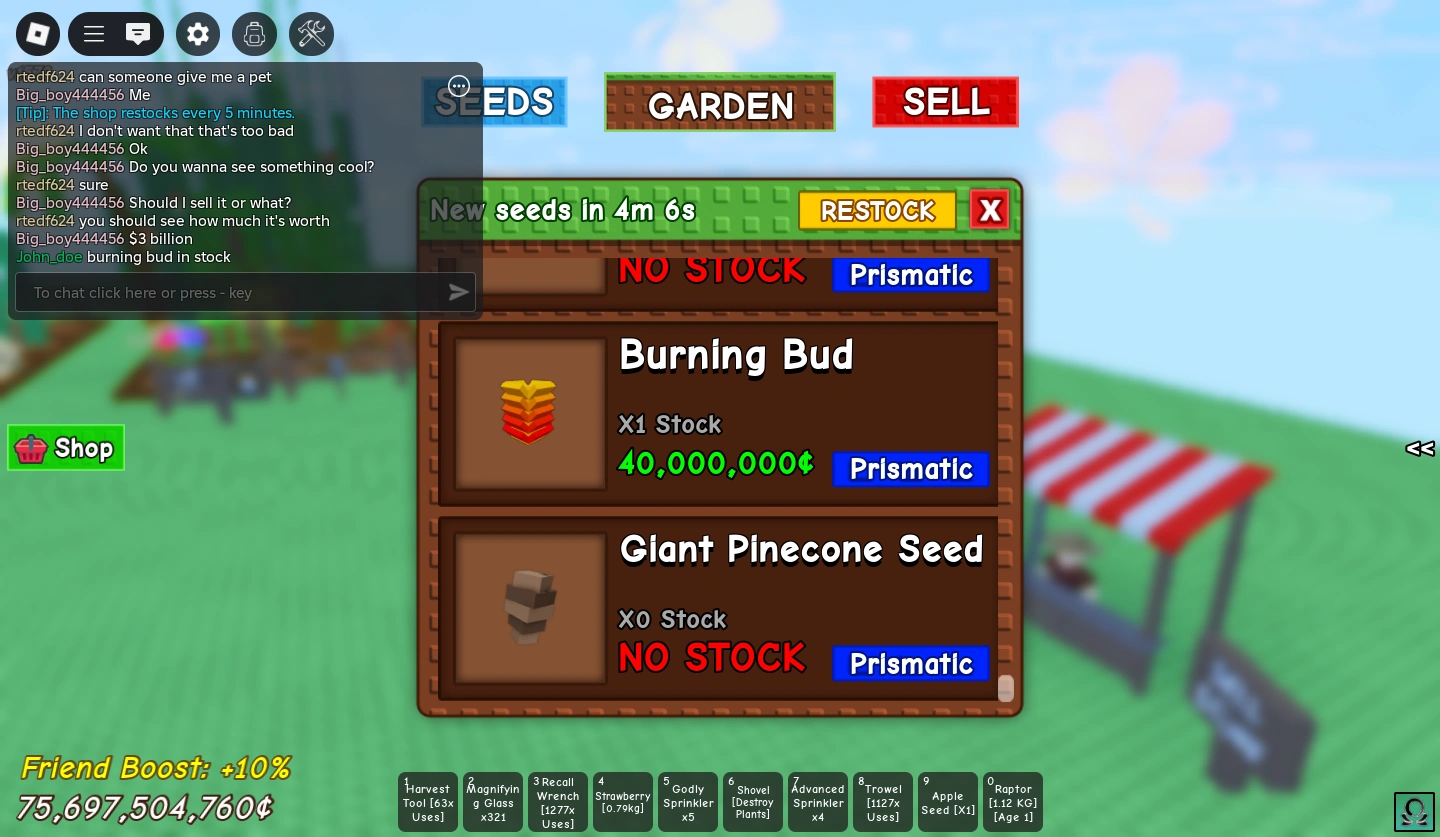Click the chat input field to type

pyautogui.click(x=230, y=292)
